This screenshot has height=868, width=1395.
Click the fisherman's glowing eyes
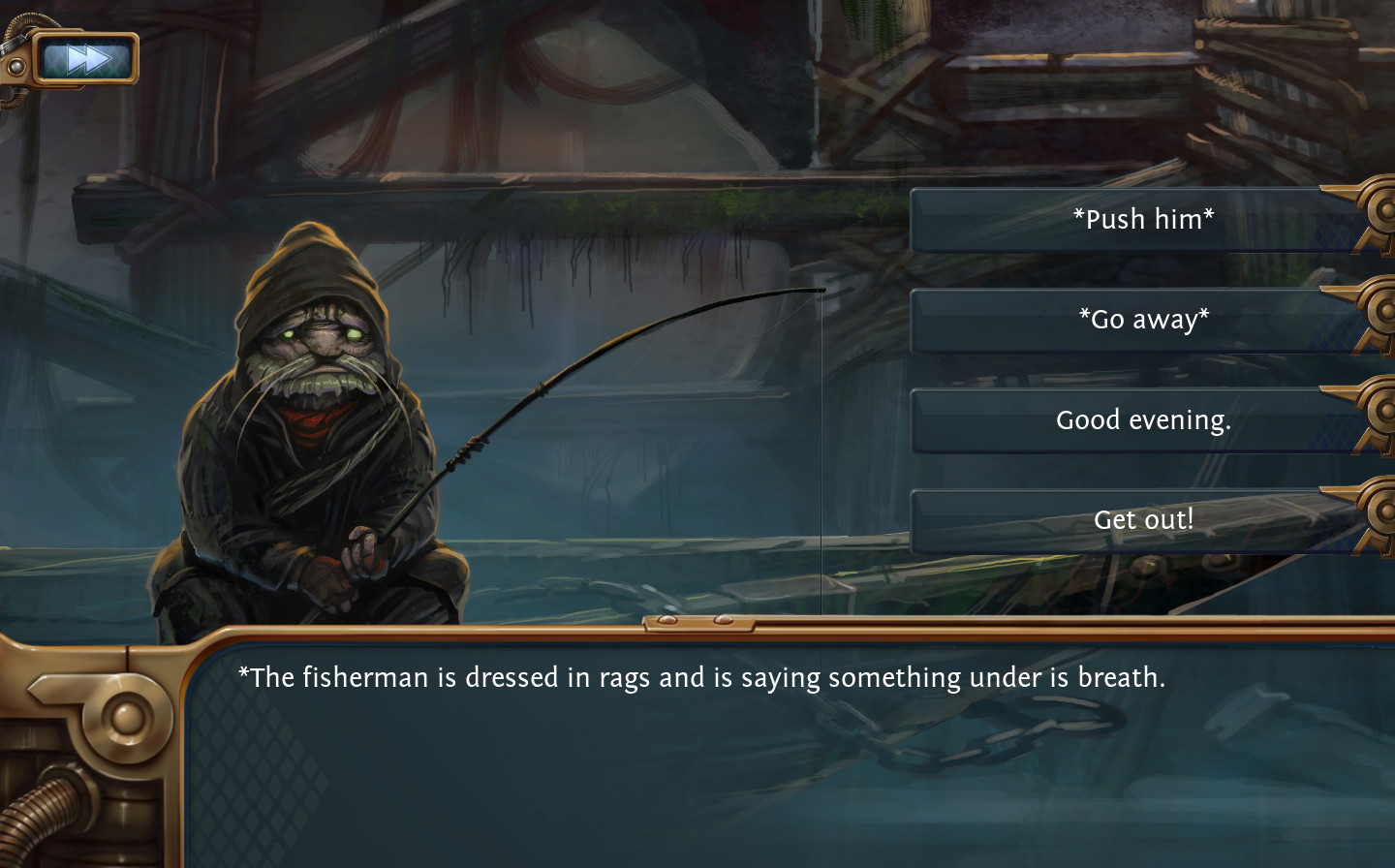(x=320, y=331)
